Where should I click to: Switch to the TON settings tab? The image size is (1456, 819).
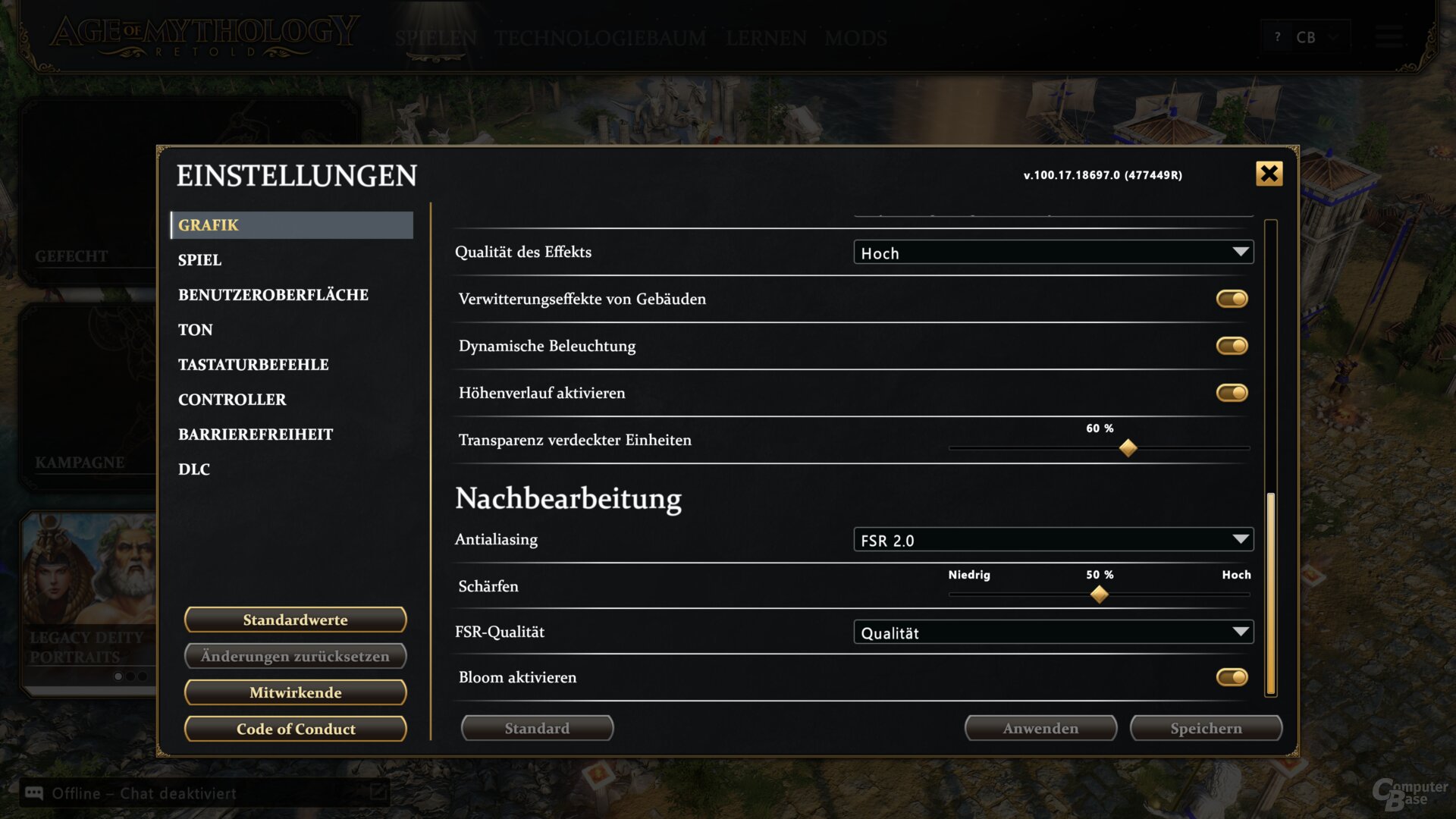pos(195,329)
